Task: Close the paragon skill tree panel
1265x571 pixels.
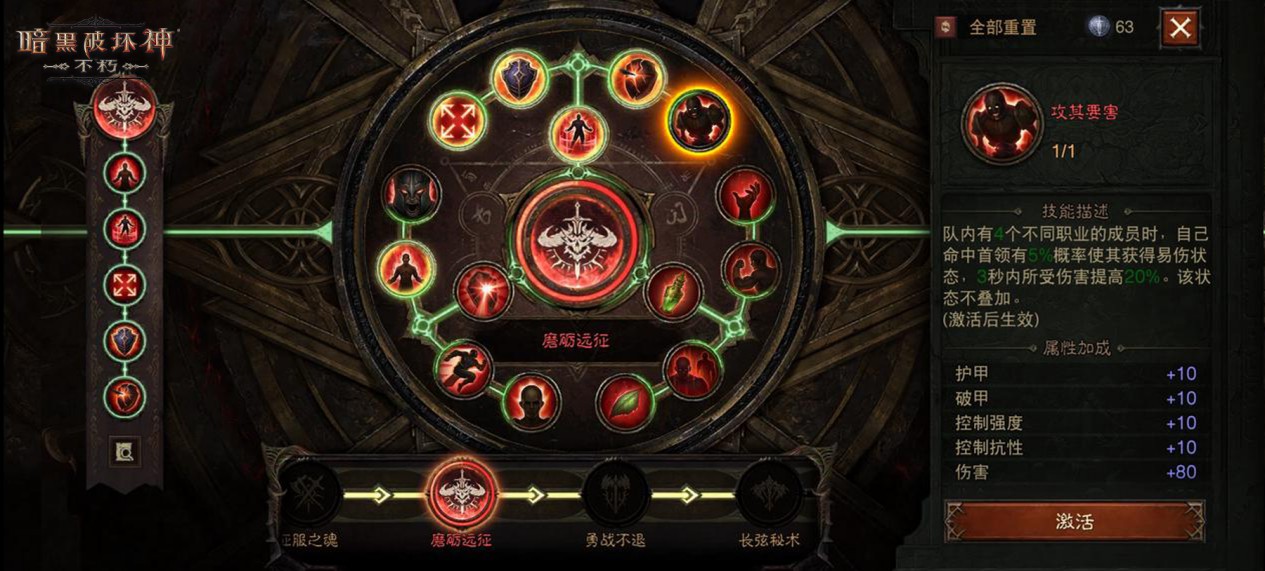Action: coord(1180,27)
